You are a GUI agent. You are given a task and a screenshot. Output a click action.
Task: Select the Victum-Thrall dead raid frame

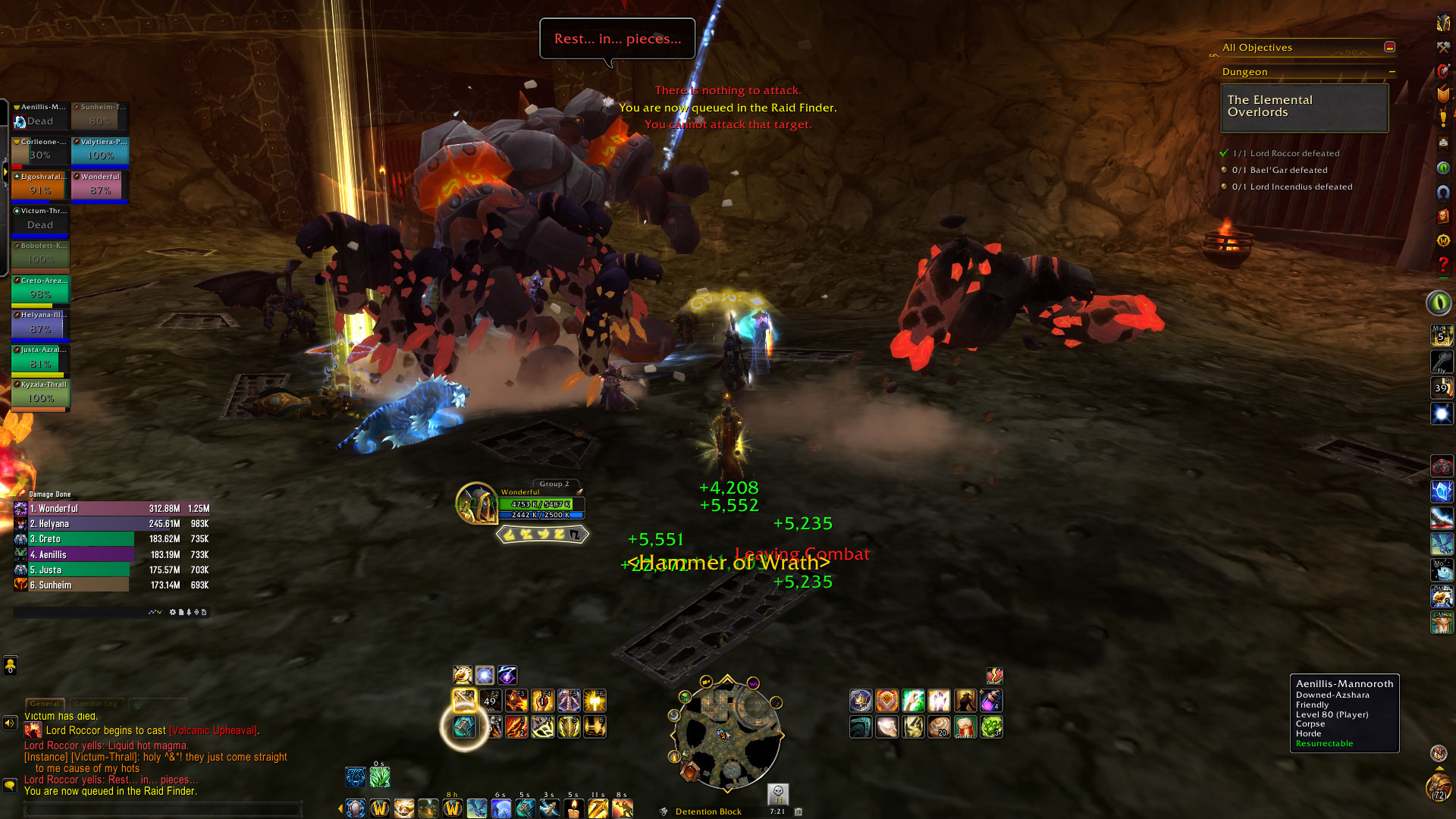tap(40, 220)
